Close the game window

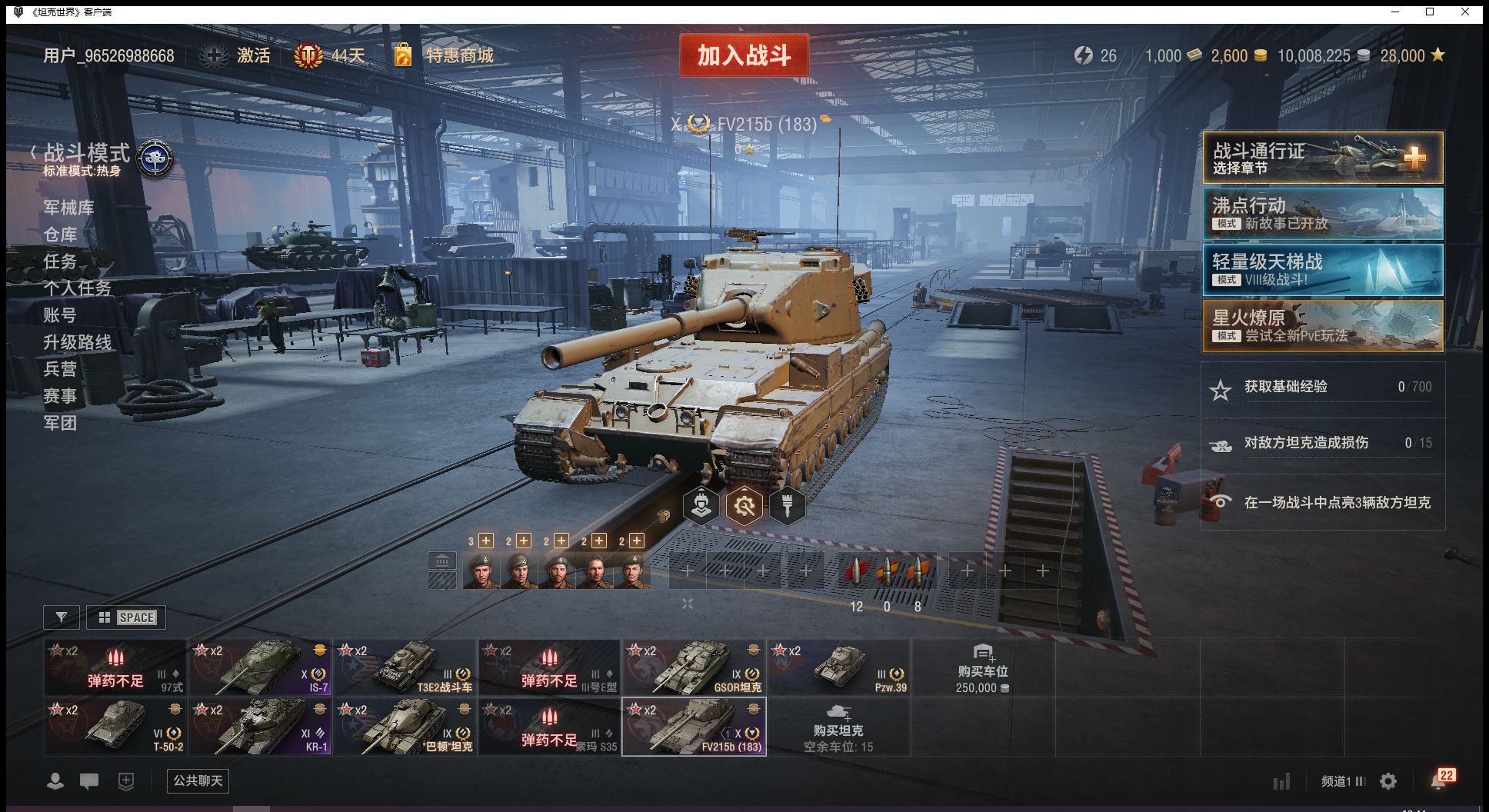(x=1465, y=12)
